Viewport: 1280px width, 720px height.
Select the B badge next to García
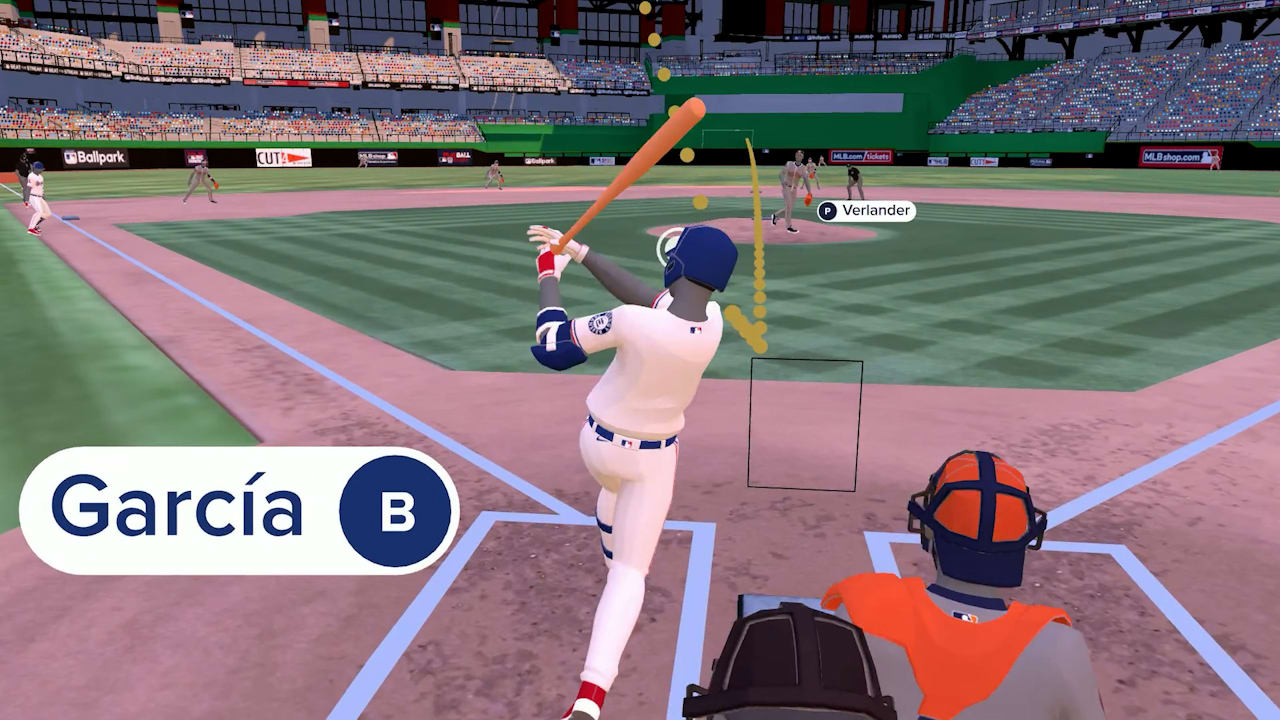(x=398, y=513)
